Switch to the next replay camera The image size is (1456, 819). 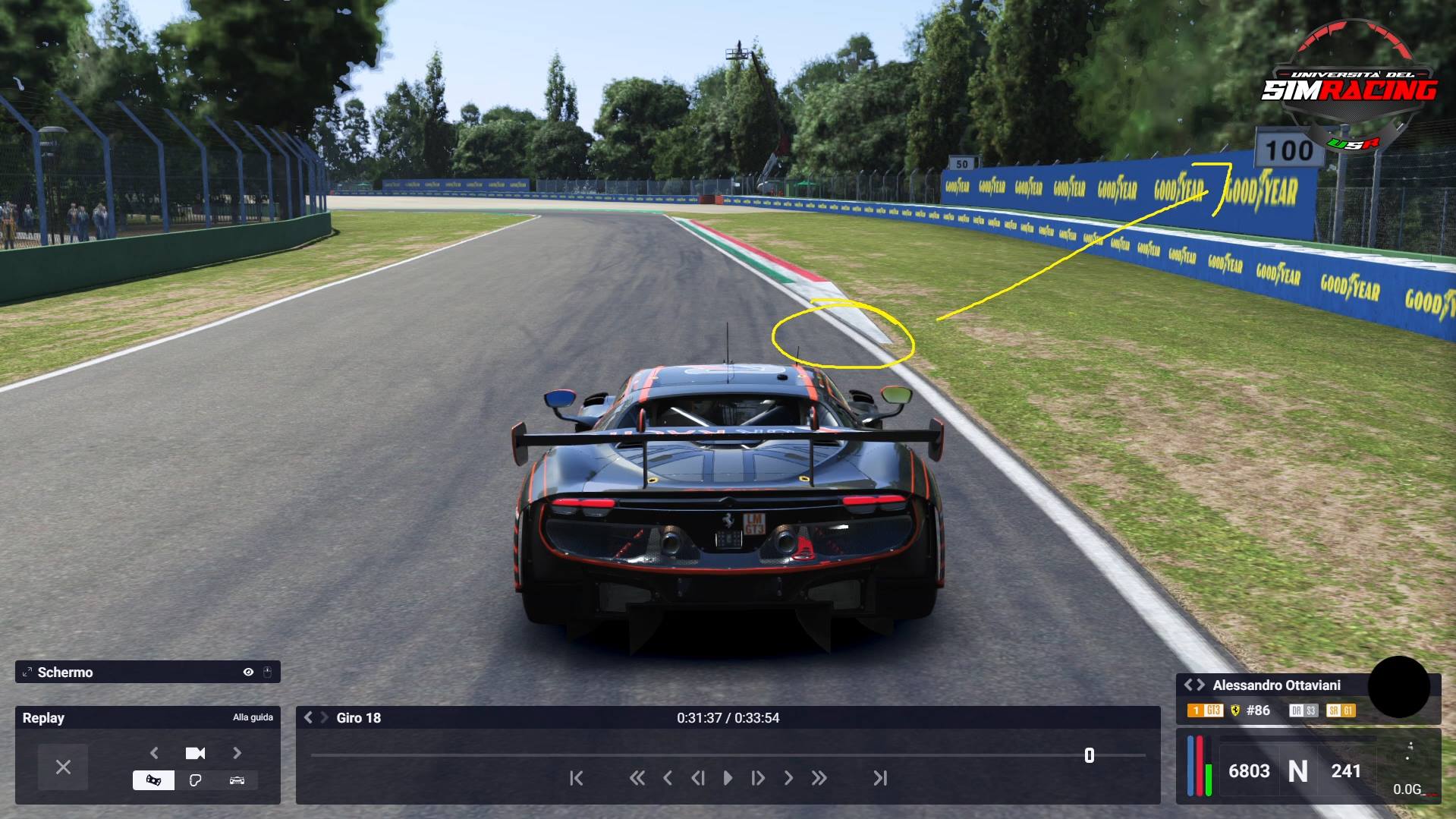237,753
